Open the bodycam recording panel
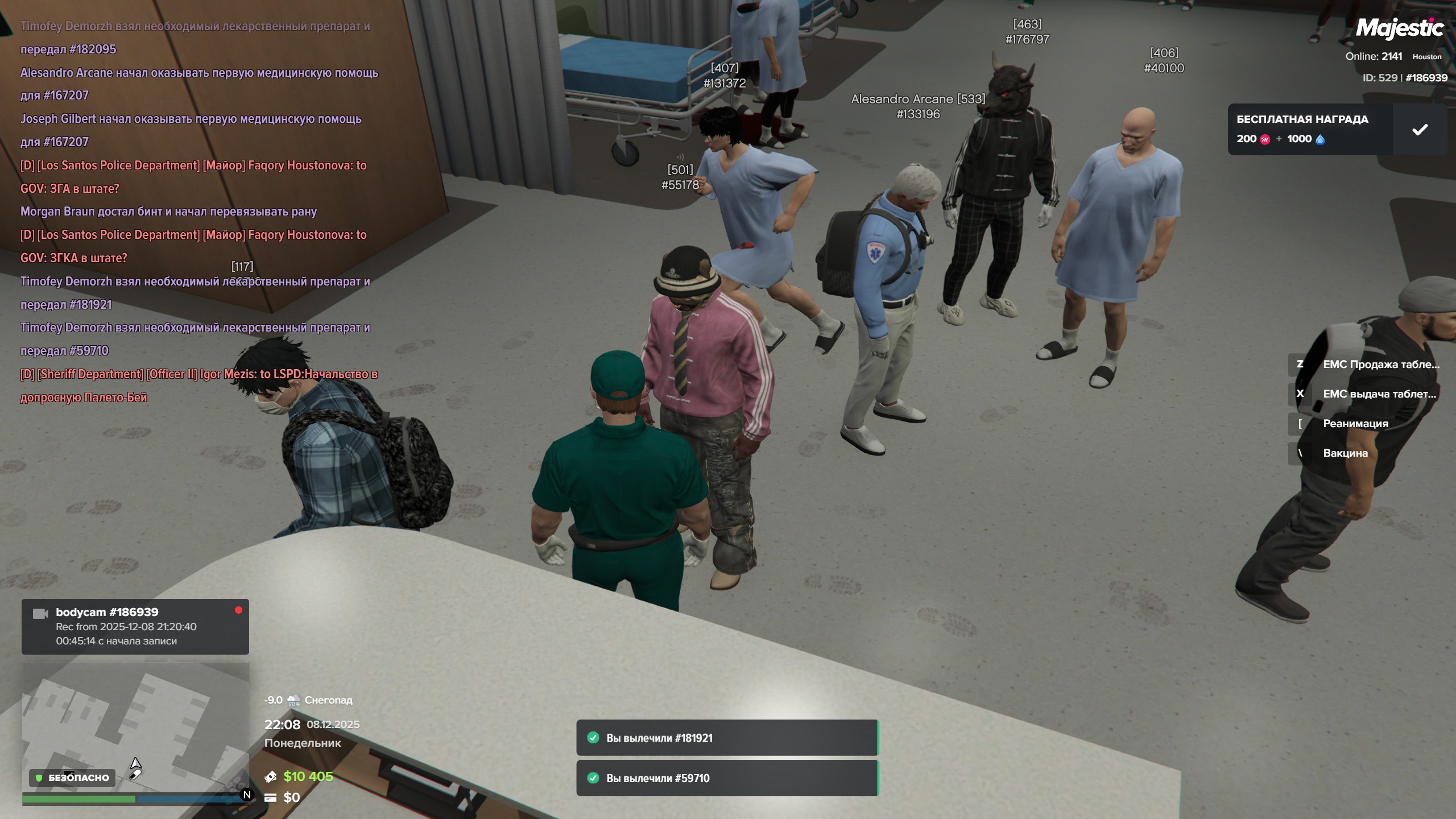Viewport: 1456px width, 819px height. tap(135, 626)
